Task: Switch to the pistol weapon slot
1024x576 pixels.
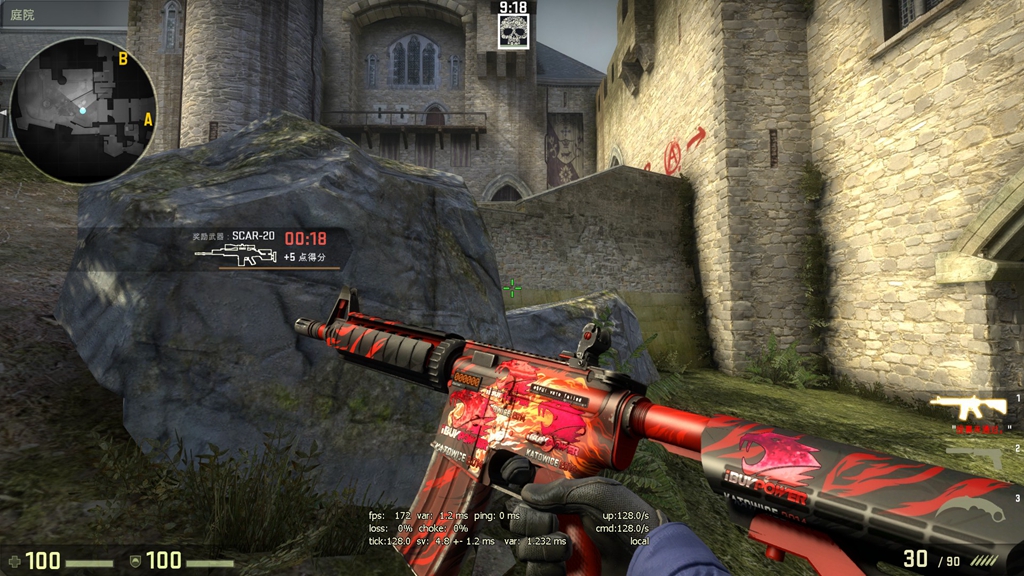Action: tap(974, 455)
